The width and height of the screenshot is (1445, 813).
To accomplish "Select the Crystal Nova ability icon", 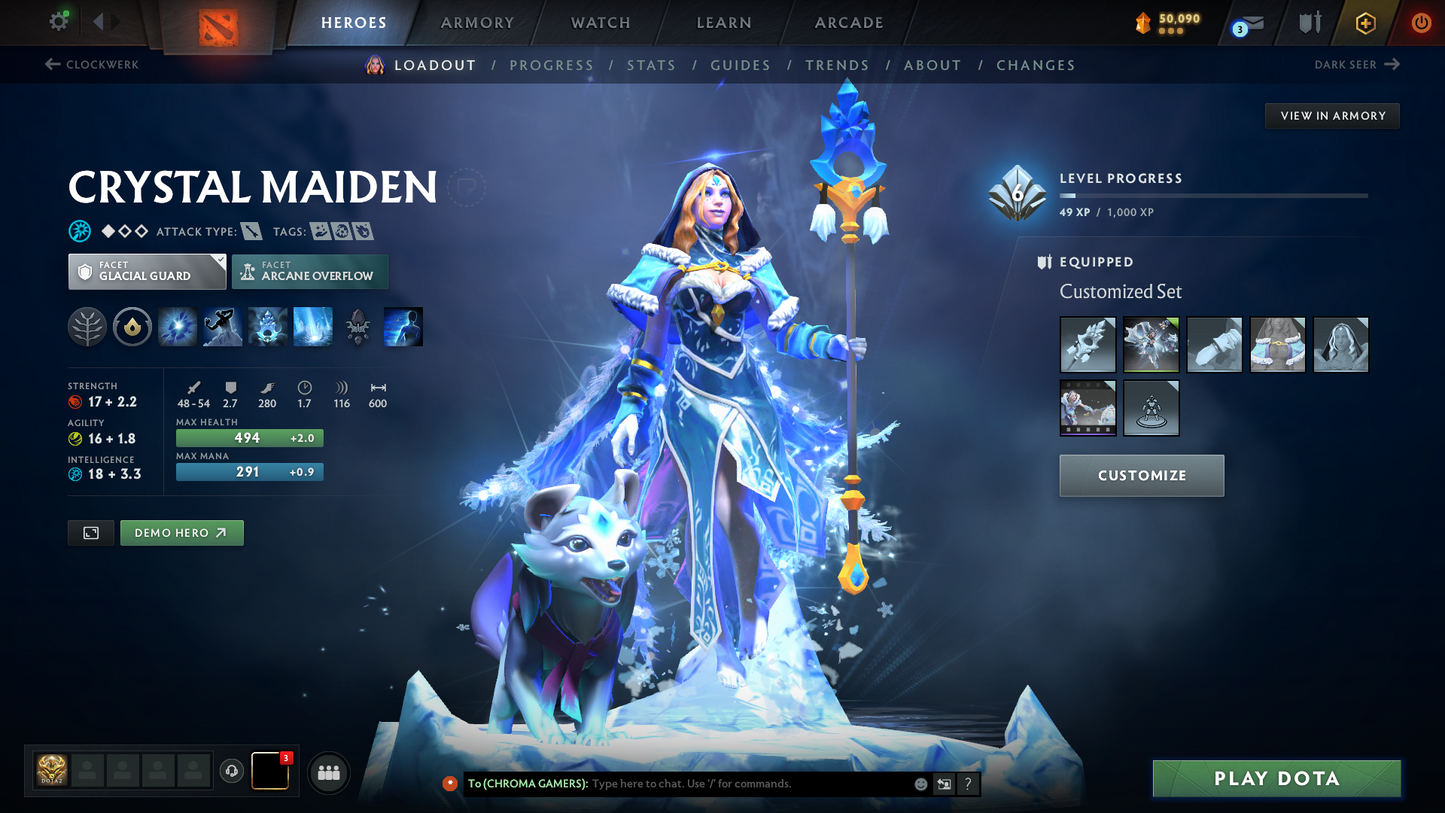I will click(x=177, y=326).
